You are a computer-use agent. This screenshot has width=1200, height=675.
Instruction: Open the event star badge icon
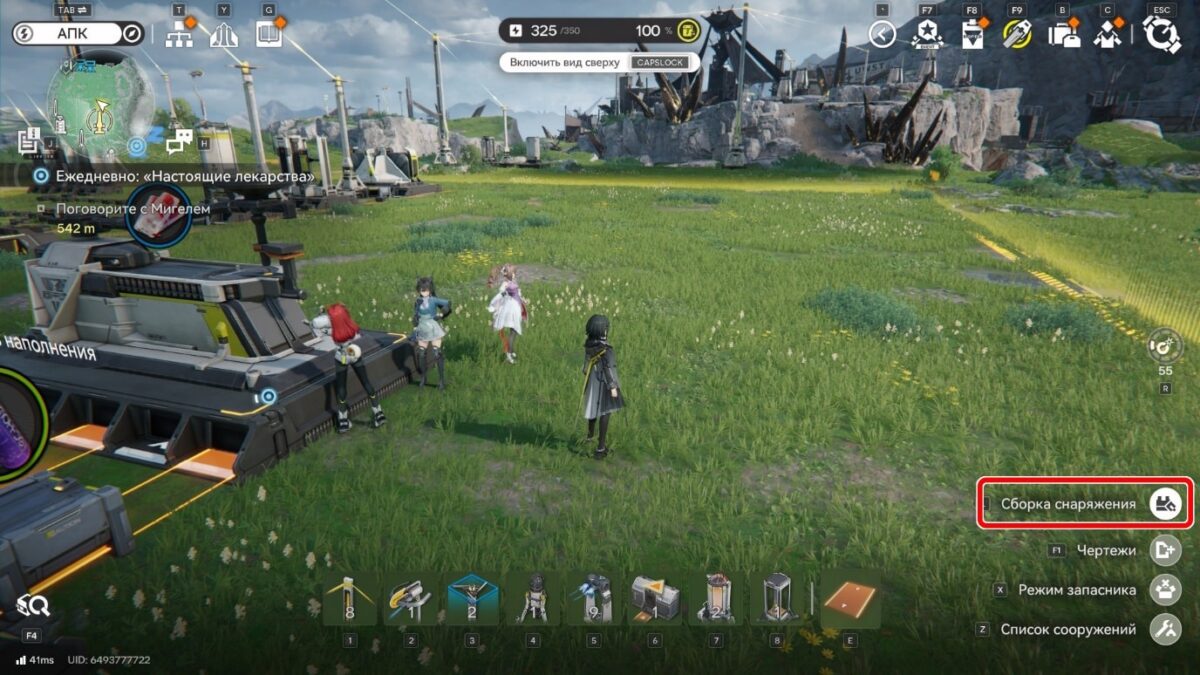click(926, 35)
